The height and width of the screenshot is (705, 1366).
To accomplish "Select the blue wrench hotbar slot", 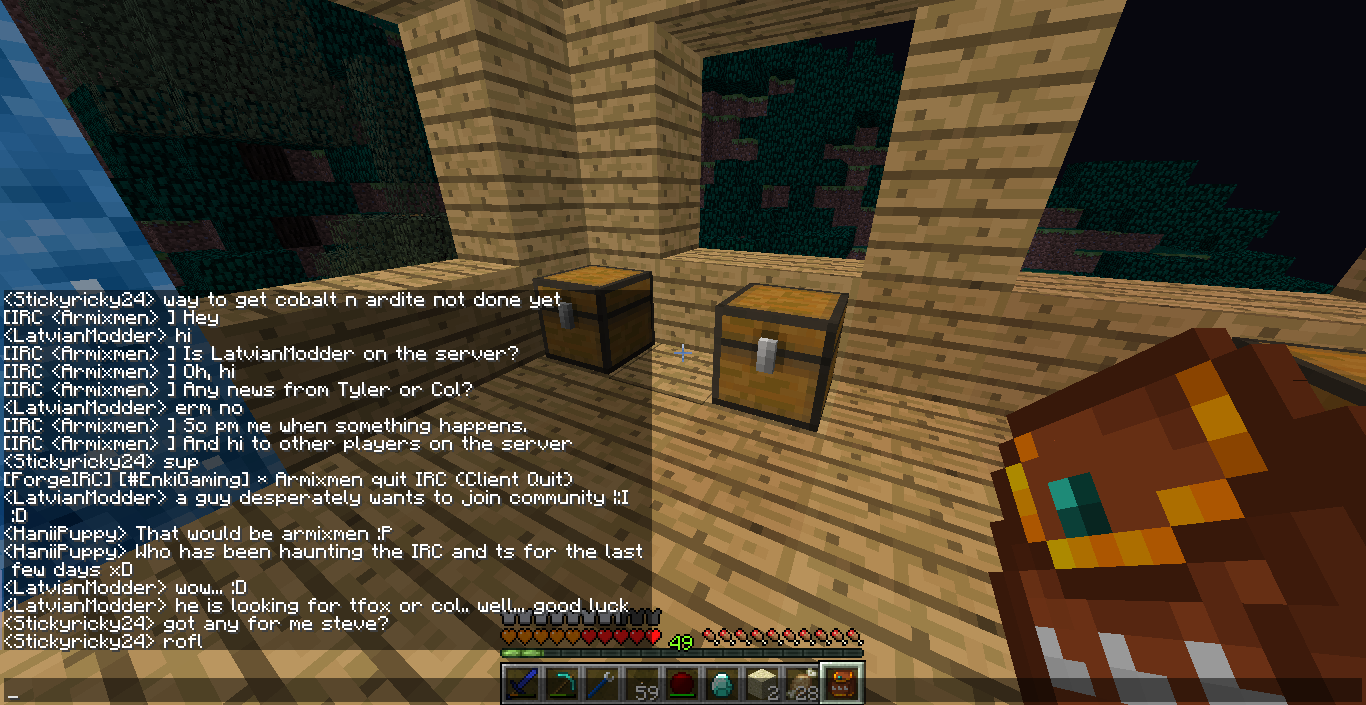I will 600,685.
